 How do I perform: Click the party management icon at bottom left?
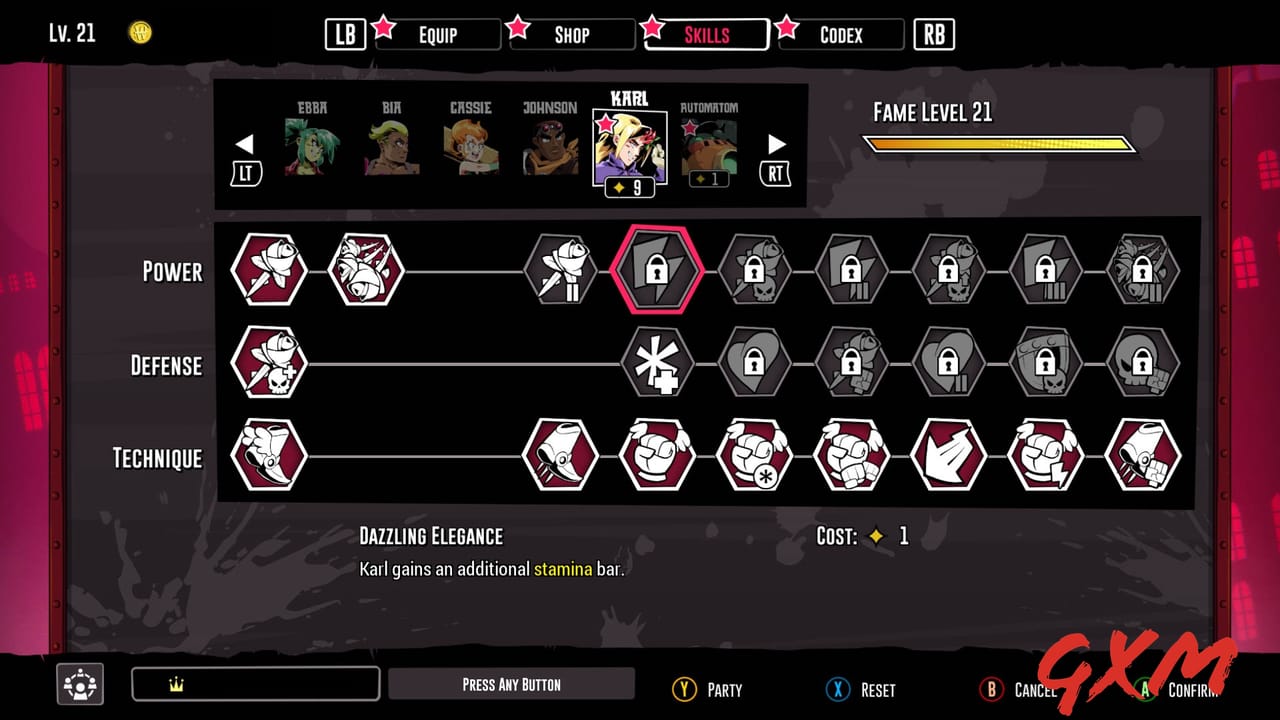(x=80, y=684)
